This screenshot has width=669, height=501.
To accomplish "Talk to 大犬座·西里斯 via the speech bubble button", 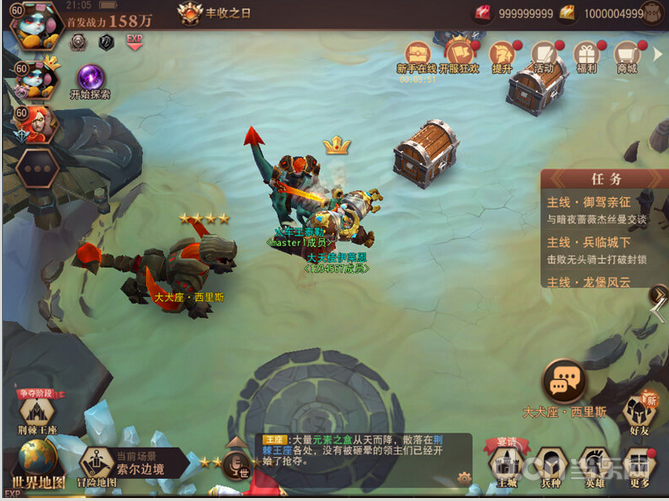I will [564, 382].
